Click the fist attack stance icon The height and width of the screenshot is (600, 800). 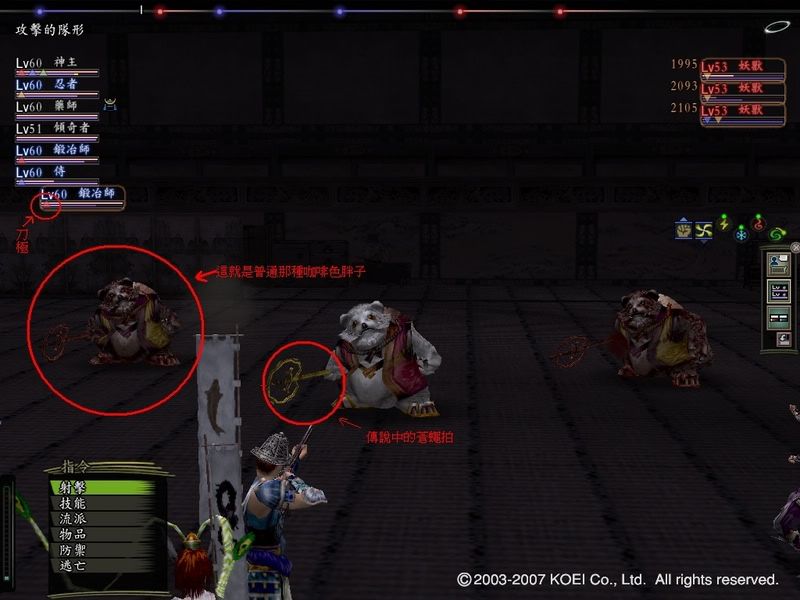(683, 229)
